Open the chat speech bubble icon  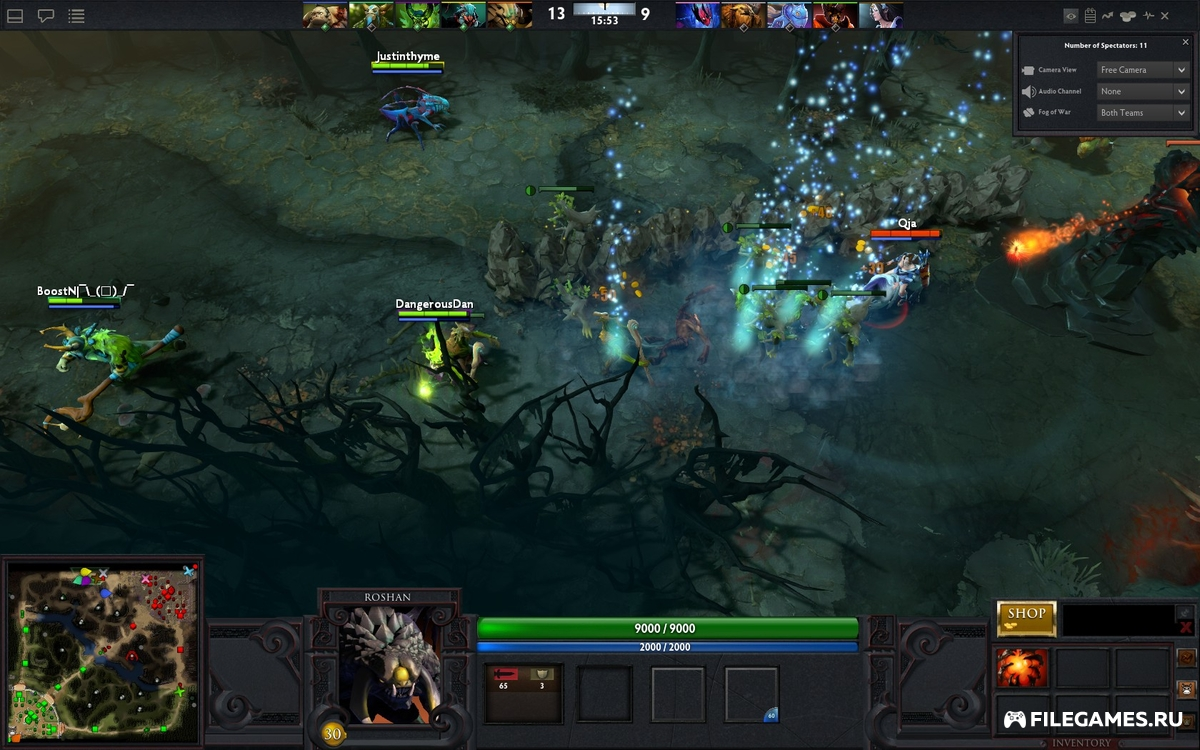tap(46, 16)
